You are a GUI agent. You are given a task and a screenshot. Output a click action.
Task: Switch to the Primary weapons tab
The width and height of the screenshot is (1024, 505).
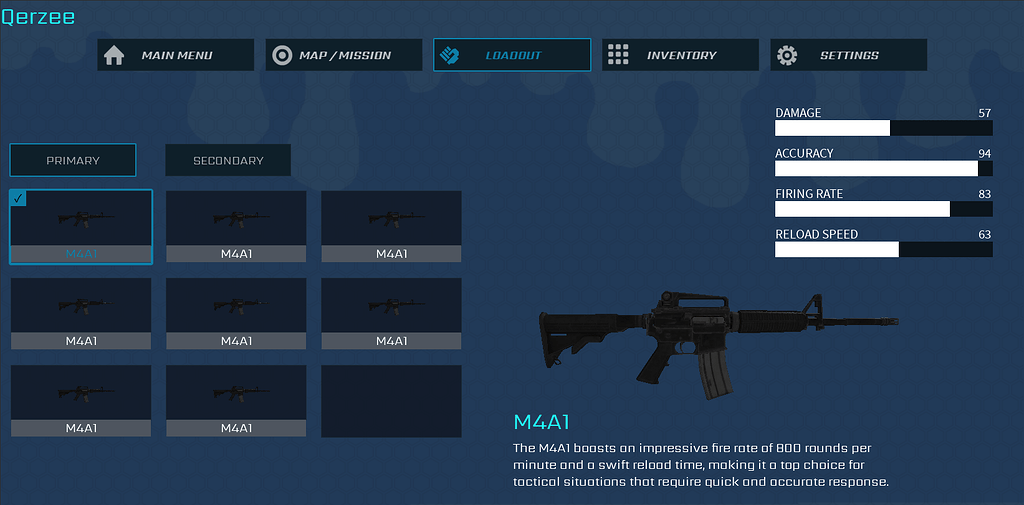[x=73, y=160]
